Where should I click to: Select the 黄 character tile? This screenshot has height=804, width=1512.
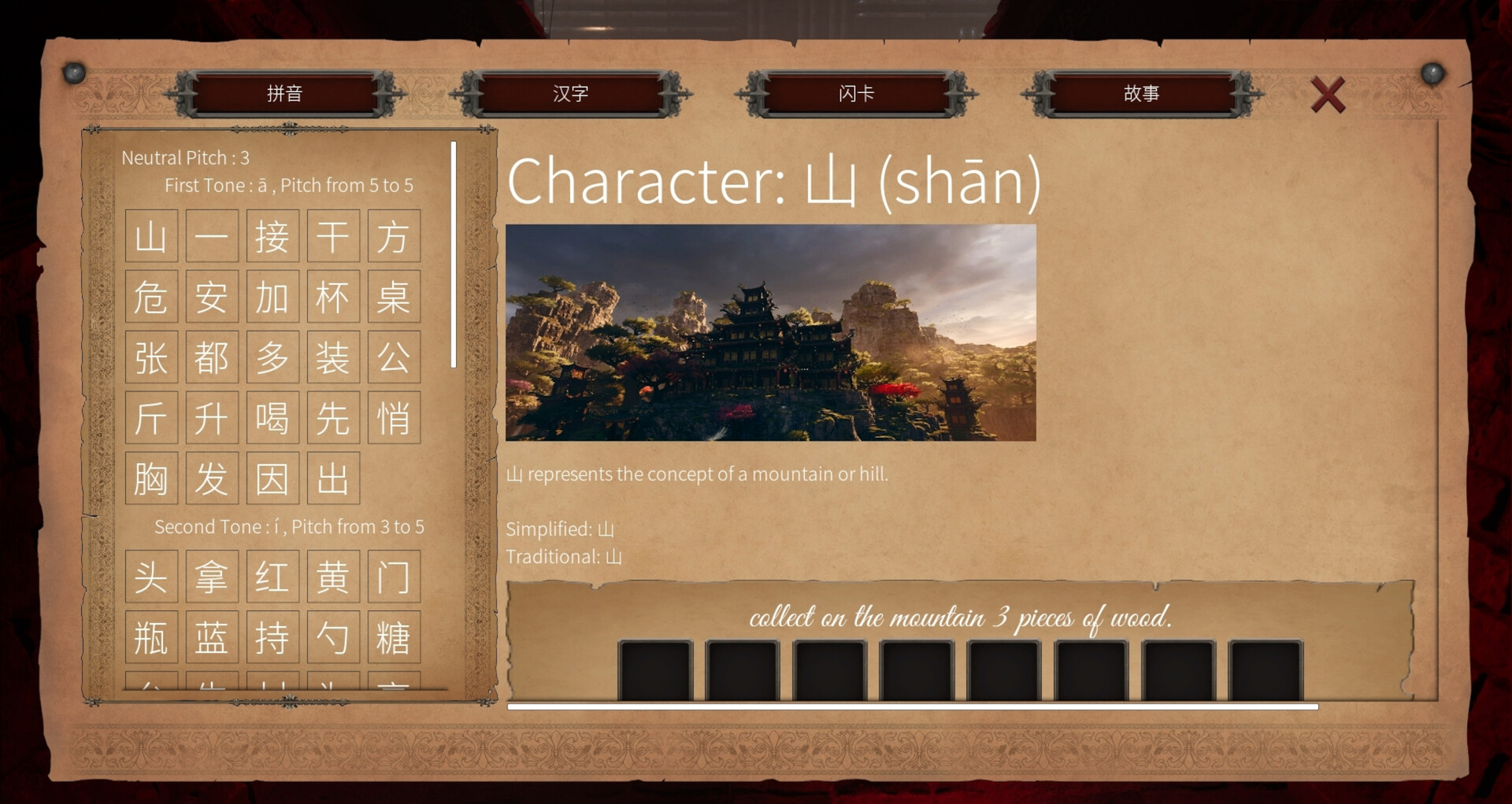(x=332, y=576)
